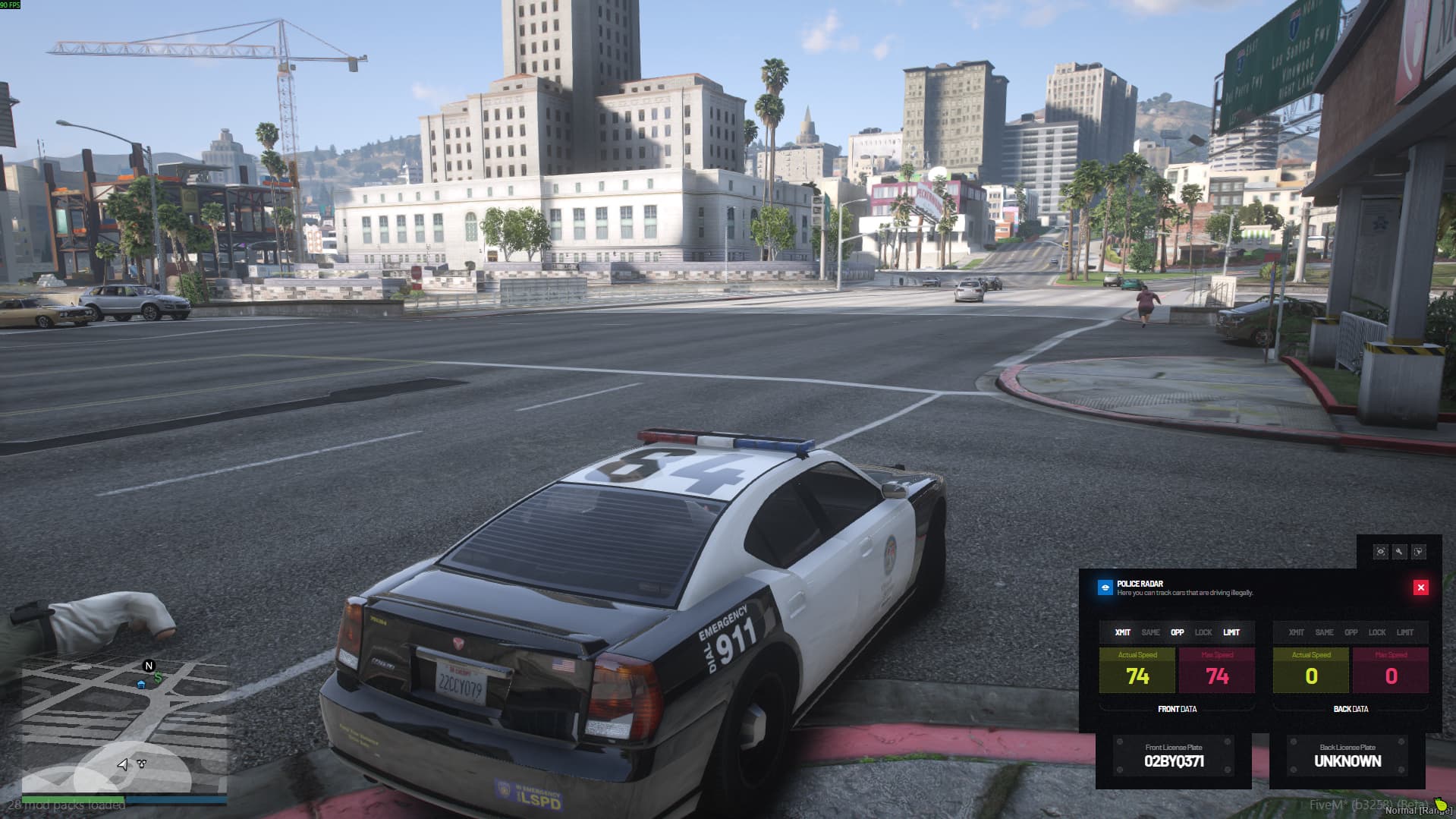The height and width of the screenshot is (819, 1456).
Task: Toggle LIMIT on the front radar
Action: point(1231,632)
